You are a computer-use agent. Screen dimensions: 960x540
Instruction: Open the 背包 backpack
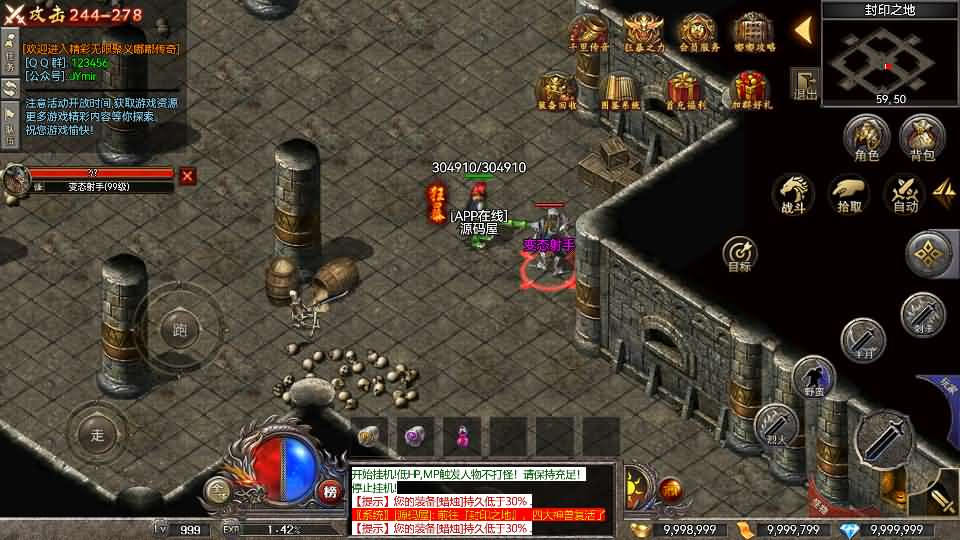click(921, 138)
